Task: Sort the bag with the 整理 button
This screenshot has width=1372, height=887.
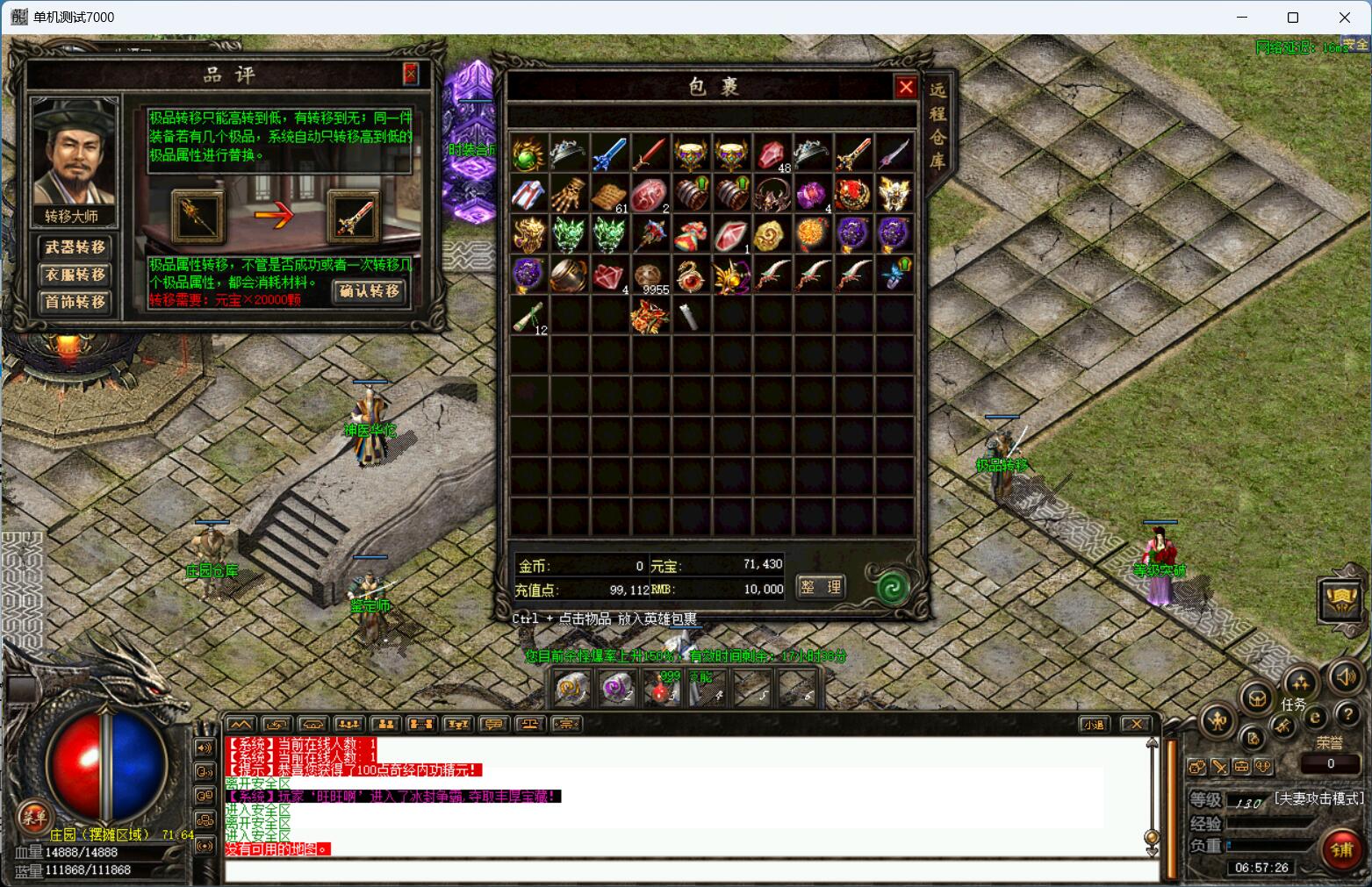Action: [821, 587]
